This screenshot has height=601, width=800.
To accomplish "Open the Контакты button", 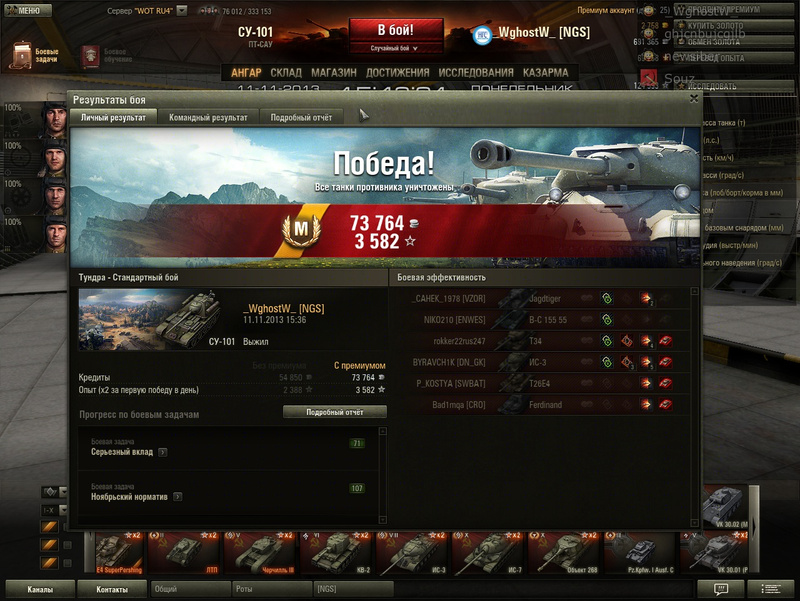I will coord(112,590).
